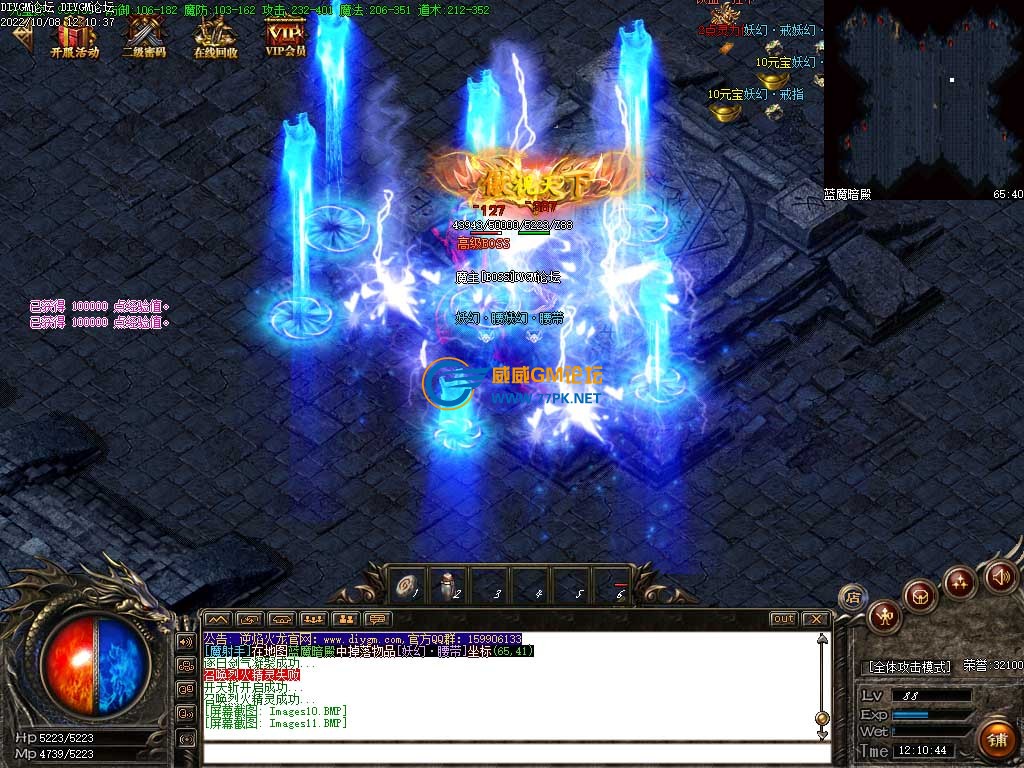Toggle the top chat side filter button
The width and height of the screenshot is (1024, 768).
(186, 641)
